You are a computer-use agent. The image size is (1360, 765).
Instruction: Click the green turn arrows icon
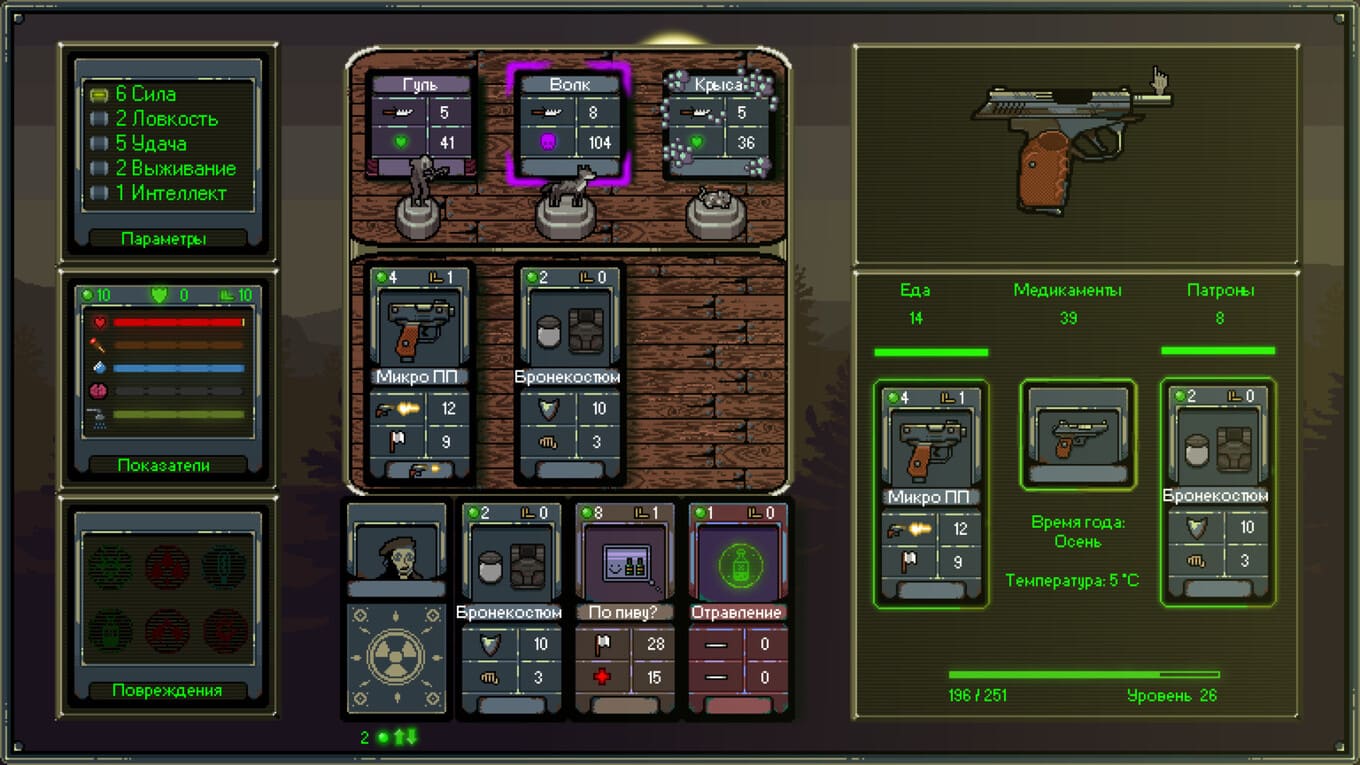coord(405,738)
